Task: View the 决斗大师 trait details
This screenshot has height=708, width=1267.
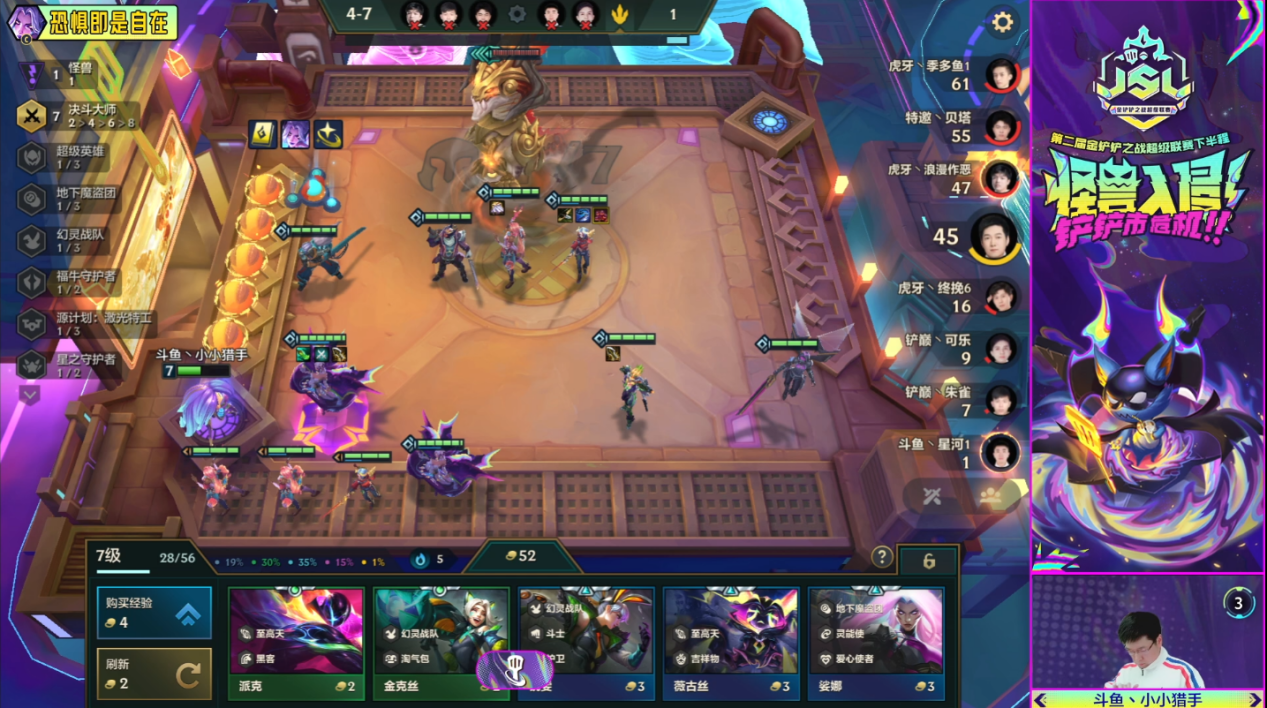Action: click(x=32, y=116)
